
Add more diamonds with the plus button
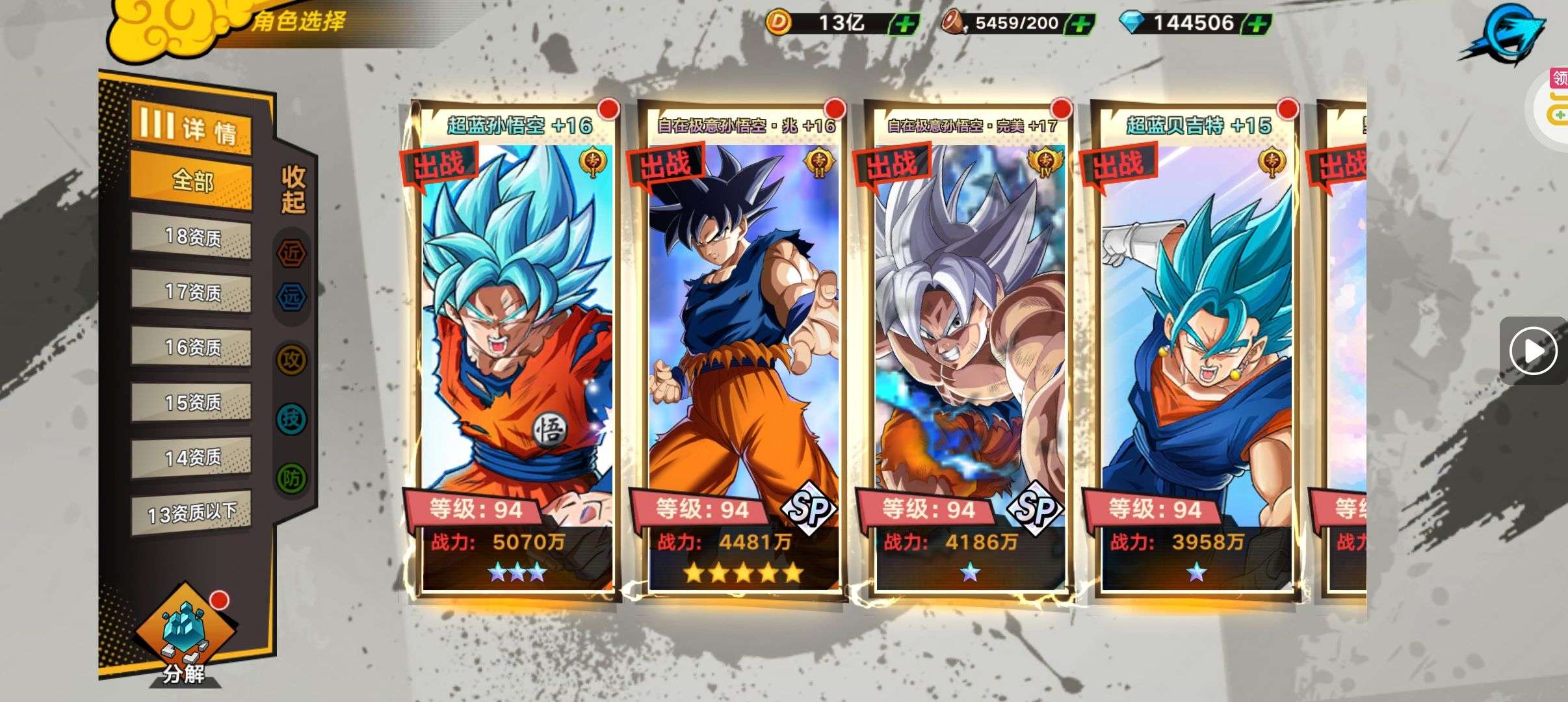1257,25
